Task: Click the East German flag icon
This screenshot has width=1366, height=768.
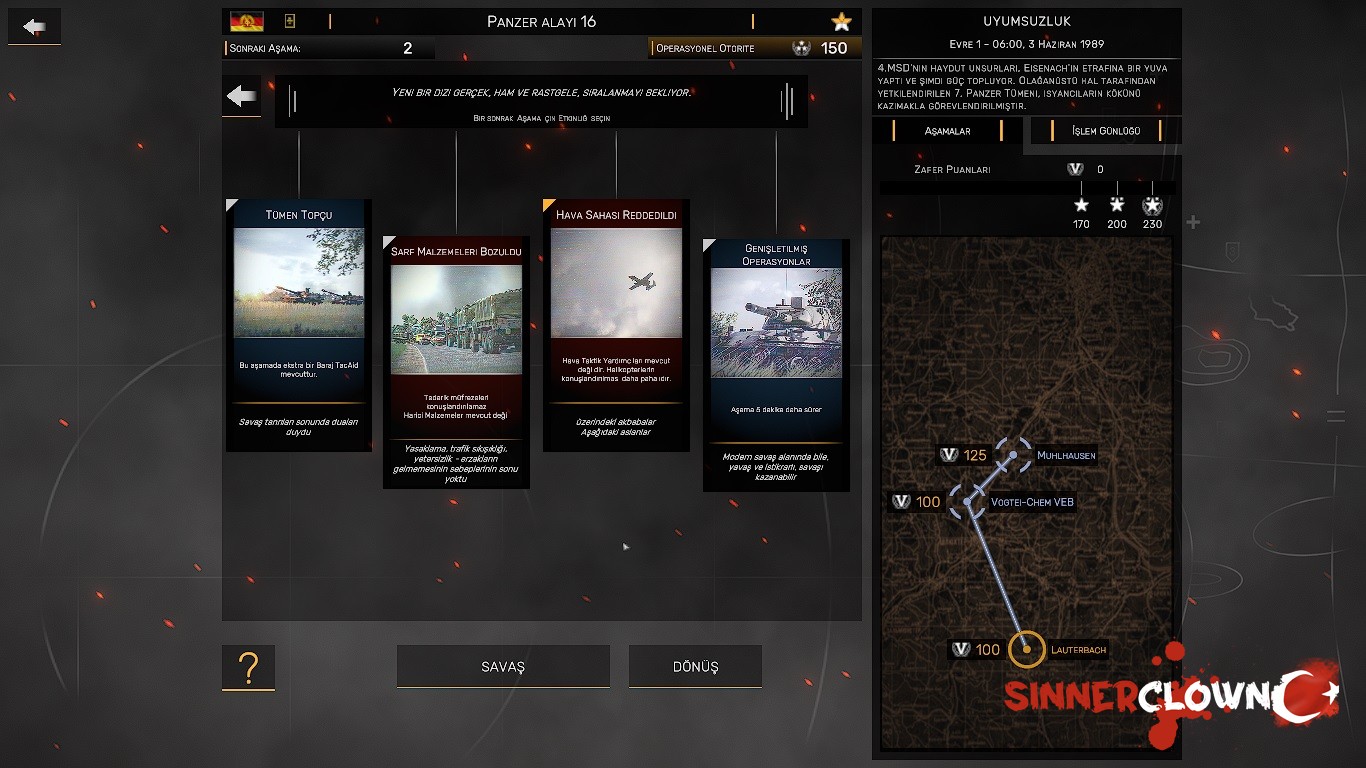Action: [x=246, y=22]
